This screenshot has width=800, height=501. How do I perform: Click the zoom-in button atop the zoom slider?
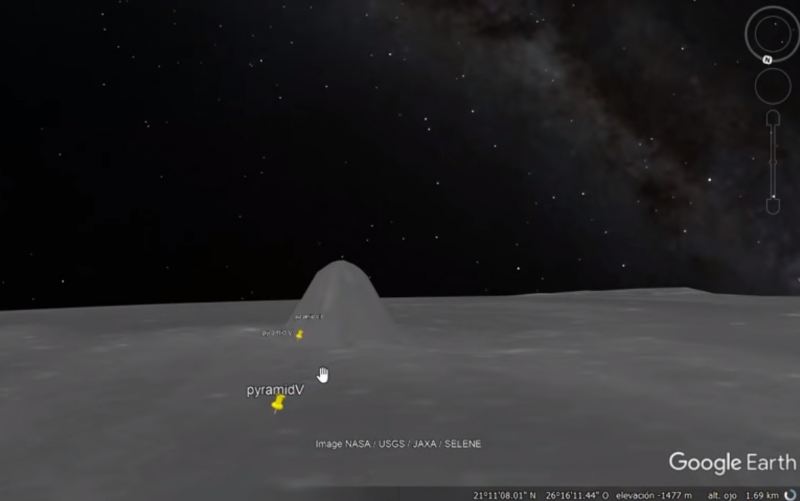tap(773, 119)
